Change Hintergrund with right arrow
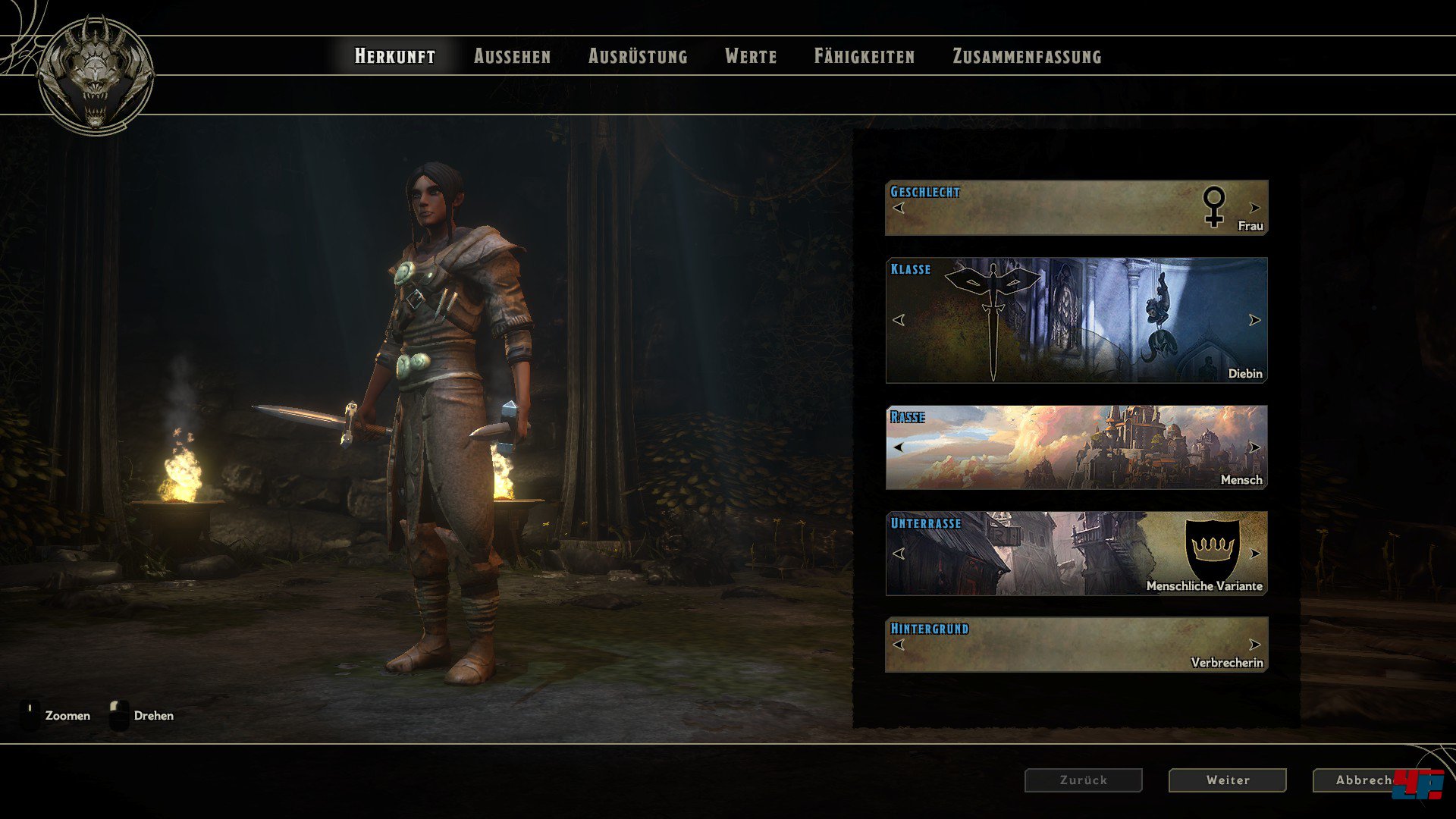Screen dimensions: 1456x819 [1255, 645]
